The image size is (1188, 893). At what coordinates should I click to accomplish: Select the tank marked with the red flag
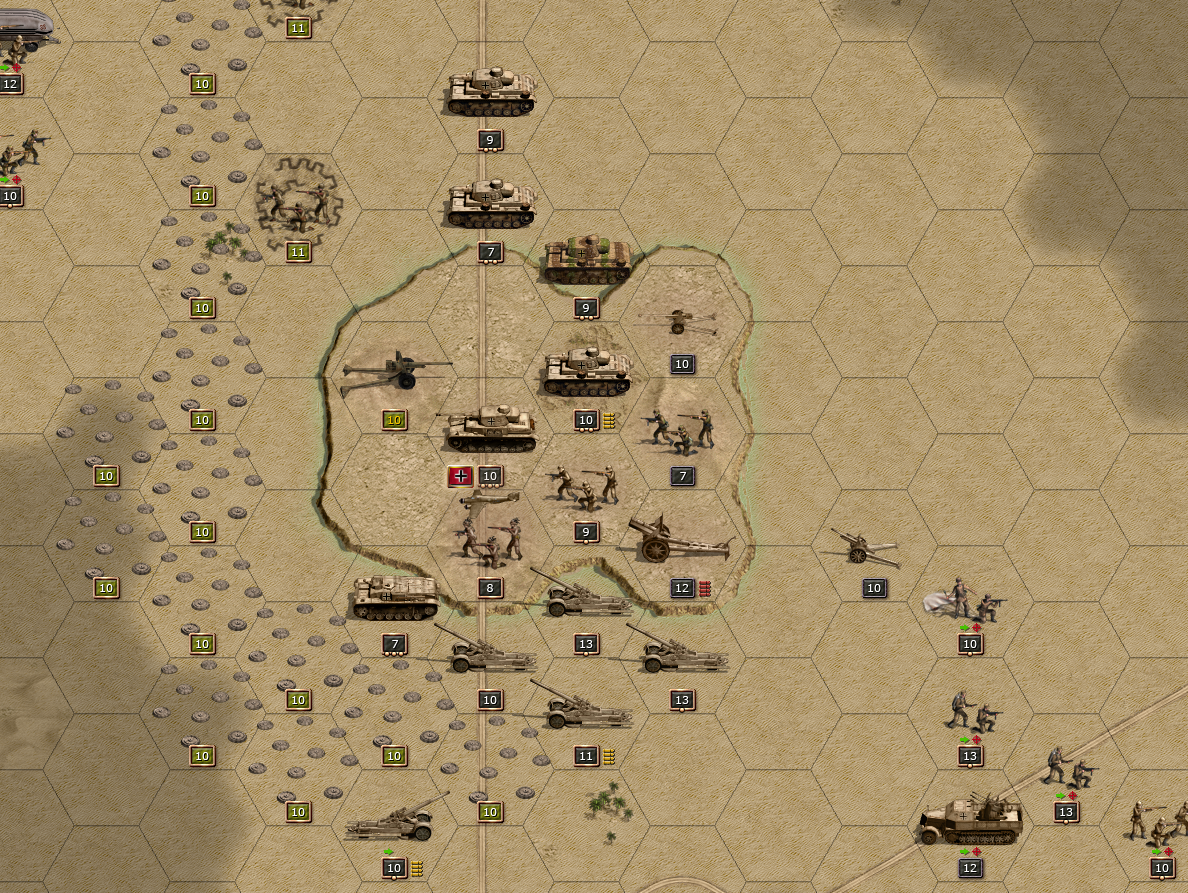point(490,430)
